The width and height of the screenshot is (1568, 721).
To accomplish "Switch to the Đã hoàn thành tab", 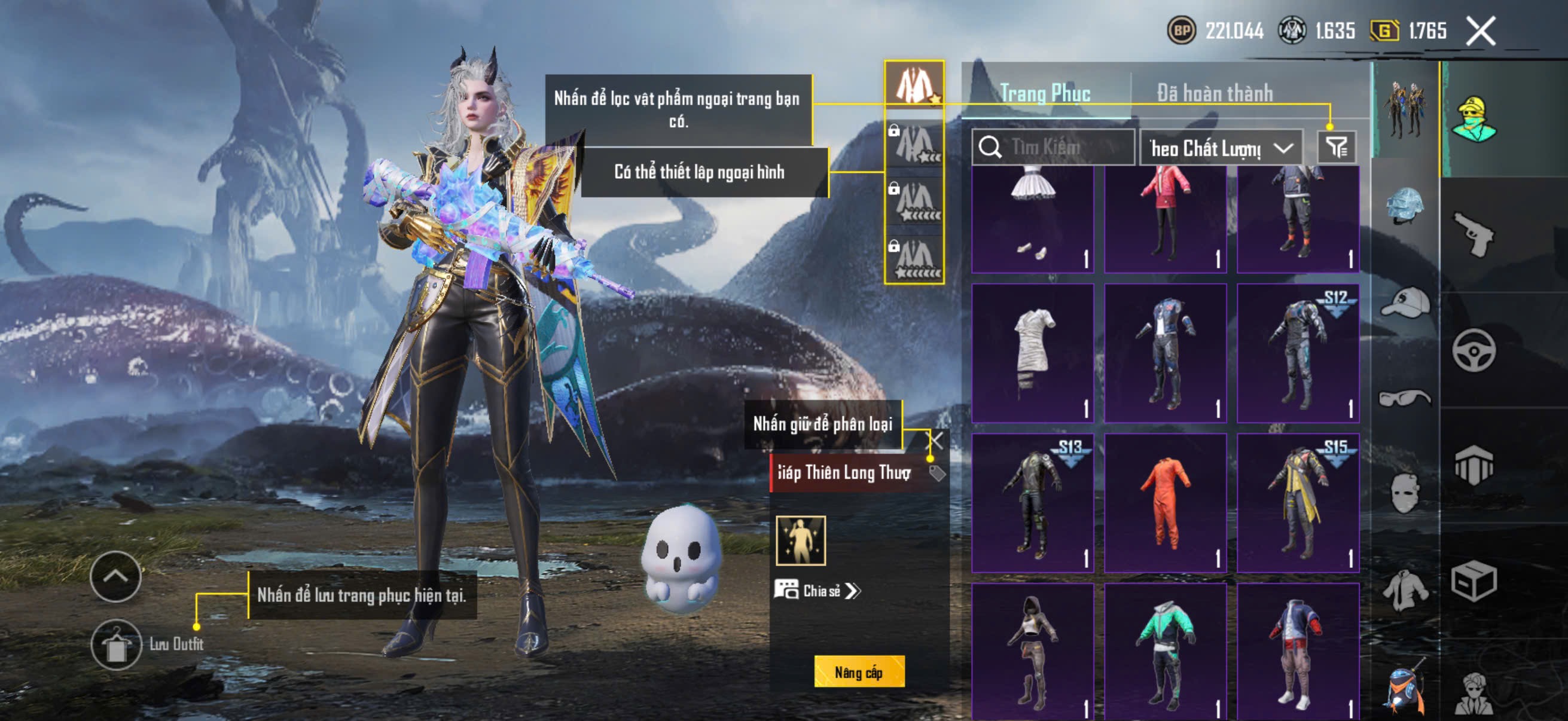I will (x=1215, y=93).
